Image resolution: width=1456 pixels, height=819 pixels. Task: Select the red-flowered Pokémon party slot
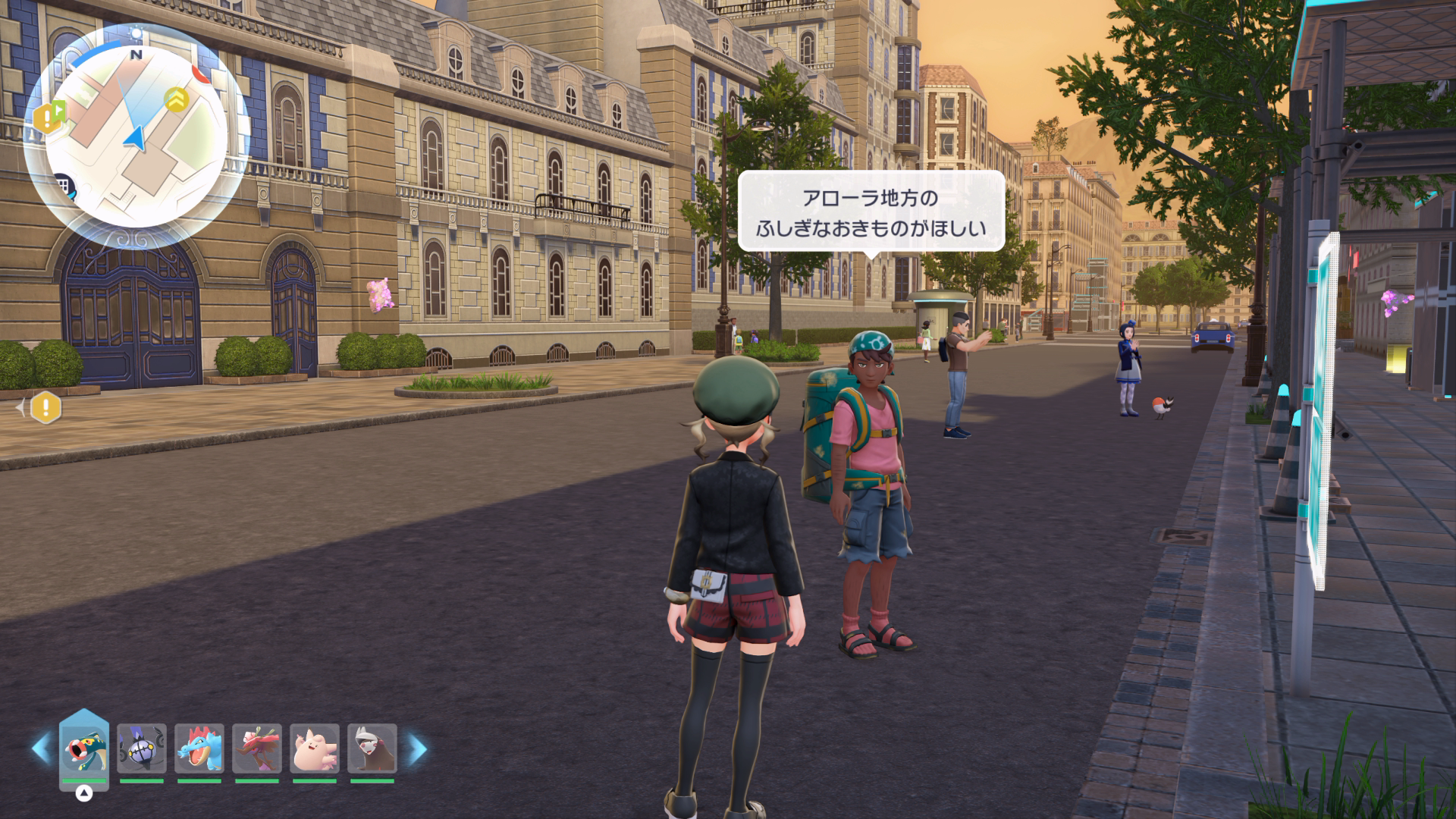pyautogui.click(x=257, y=749)
